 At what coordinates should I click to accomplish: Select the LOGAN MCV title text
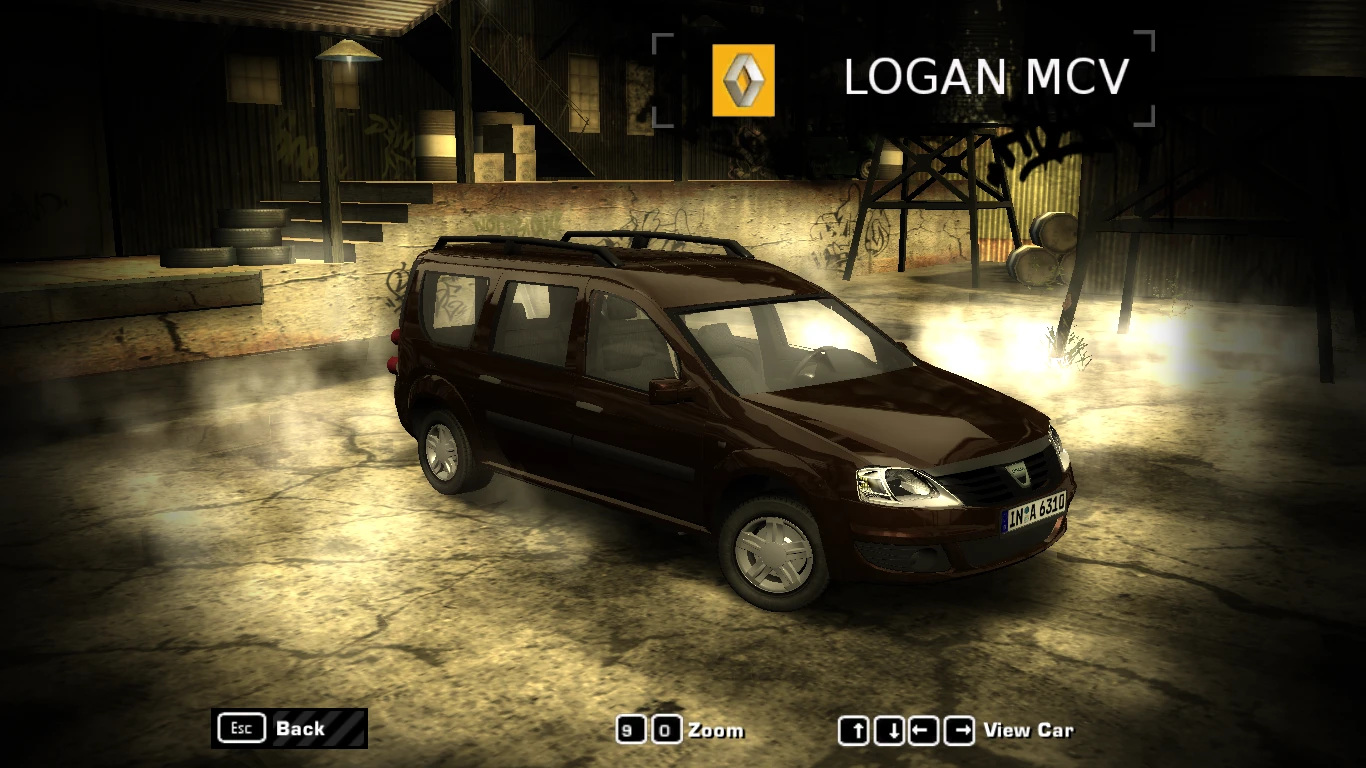tap(987, 77)
